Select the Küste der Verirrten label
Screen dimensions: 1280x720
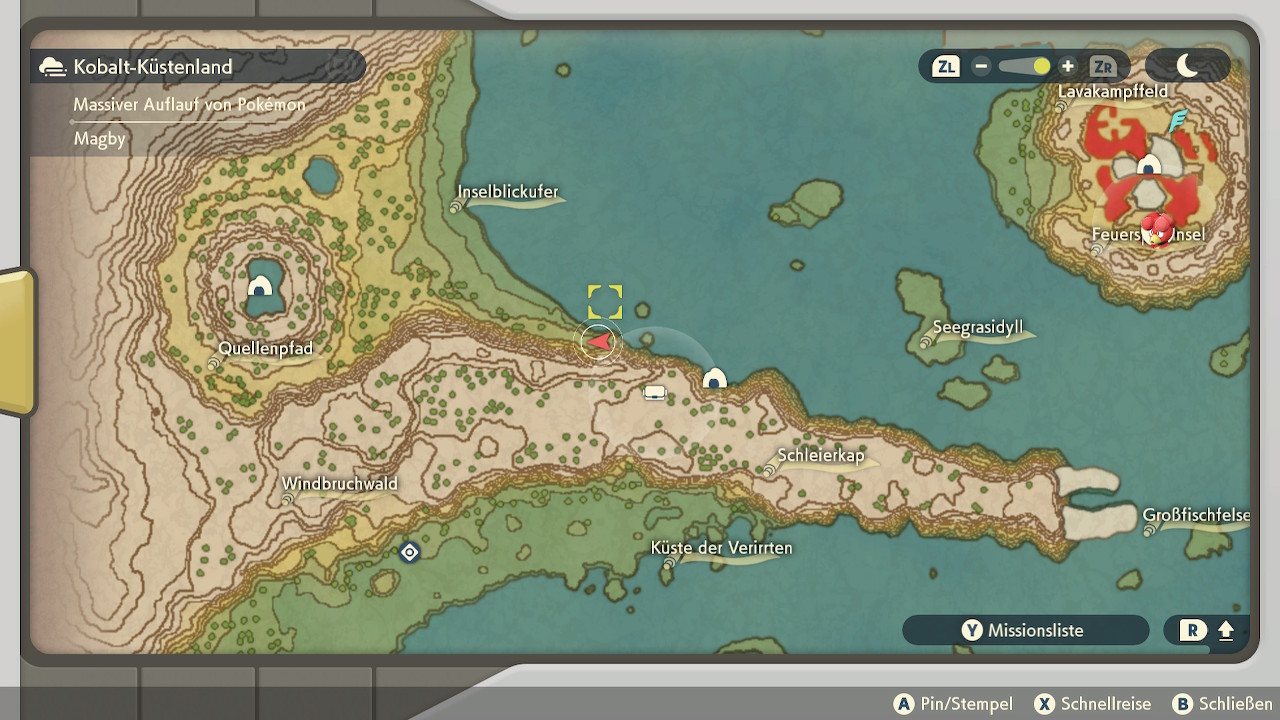pyautogui.click(x=721, y=548)
